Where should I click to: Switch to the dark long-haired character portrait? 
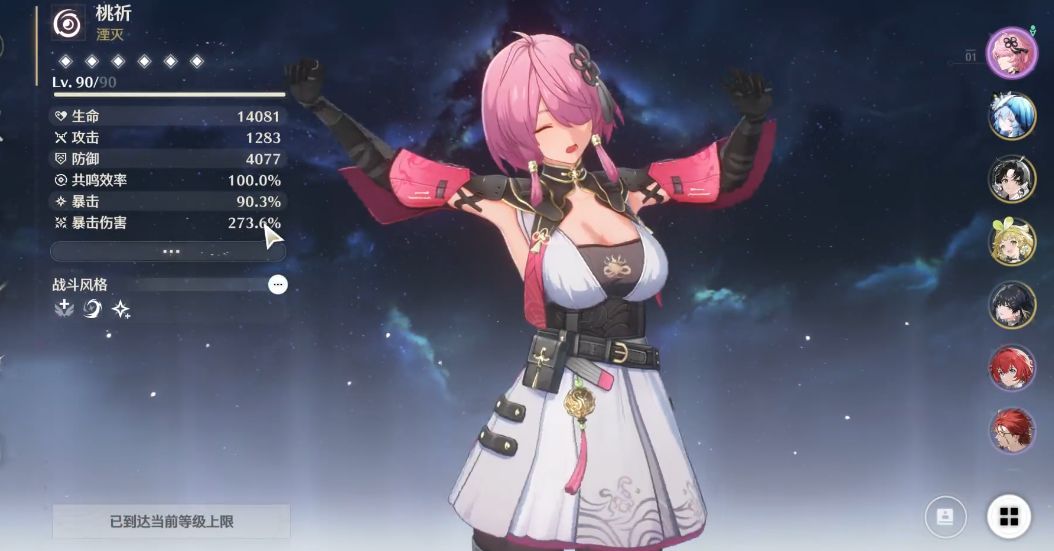pos(1012,305)
